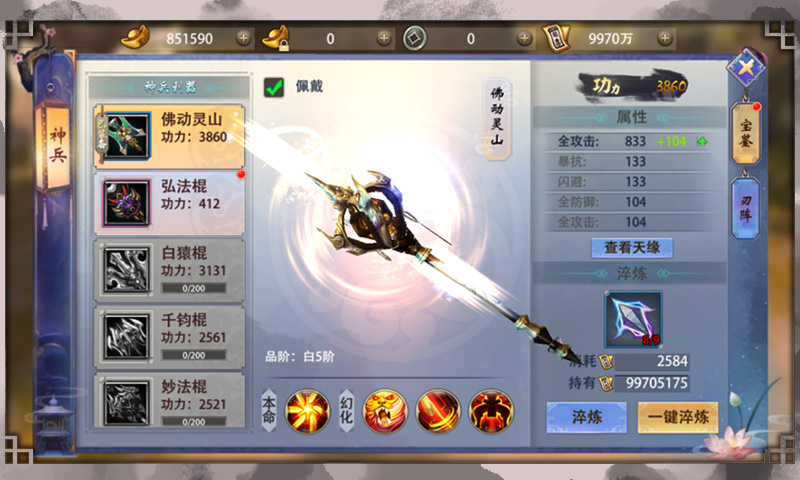Toggle the 佩戴 equip checkbox
Viewport: 800px width, 480px height.
pos(274,88)
